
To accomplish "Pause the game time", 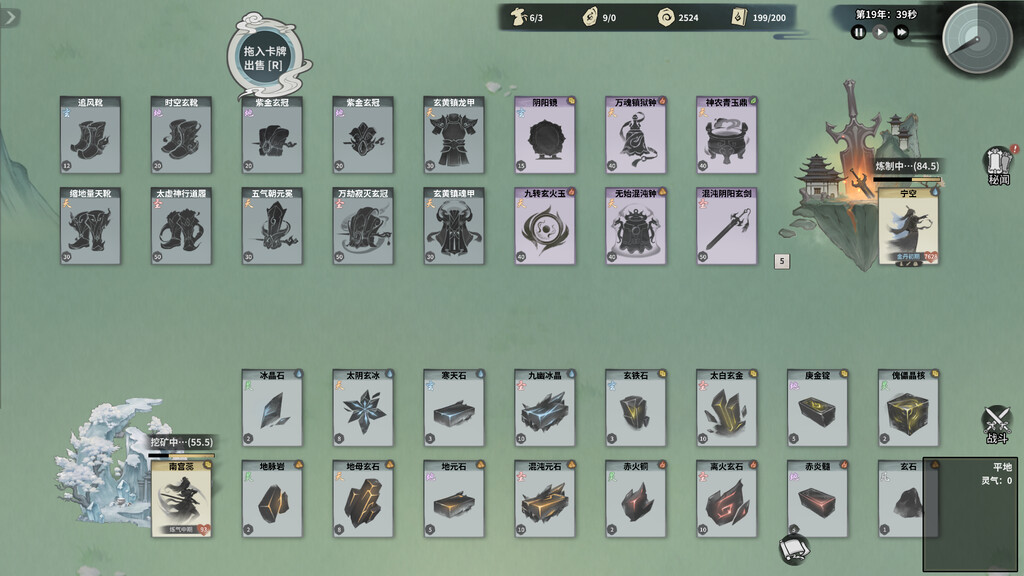I will (858, 32).
